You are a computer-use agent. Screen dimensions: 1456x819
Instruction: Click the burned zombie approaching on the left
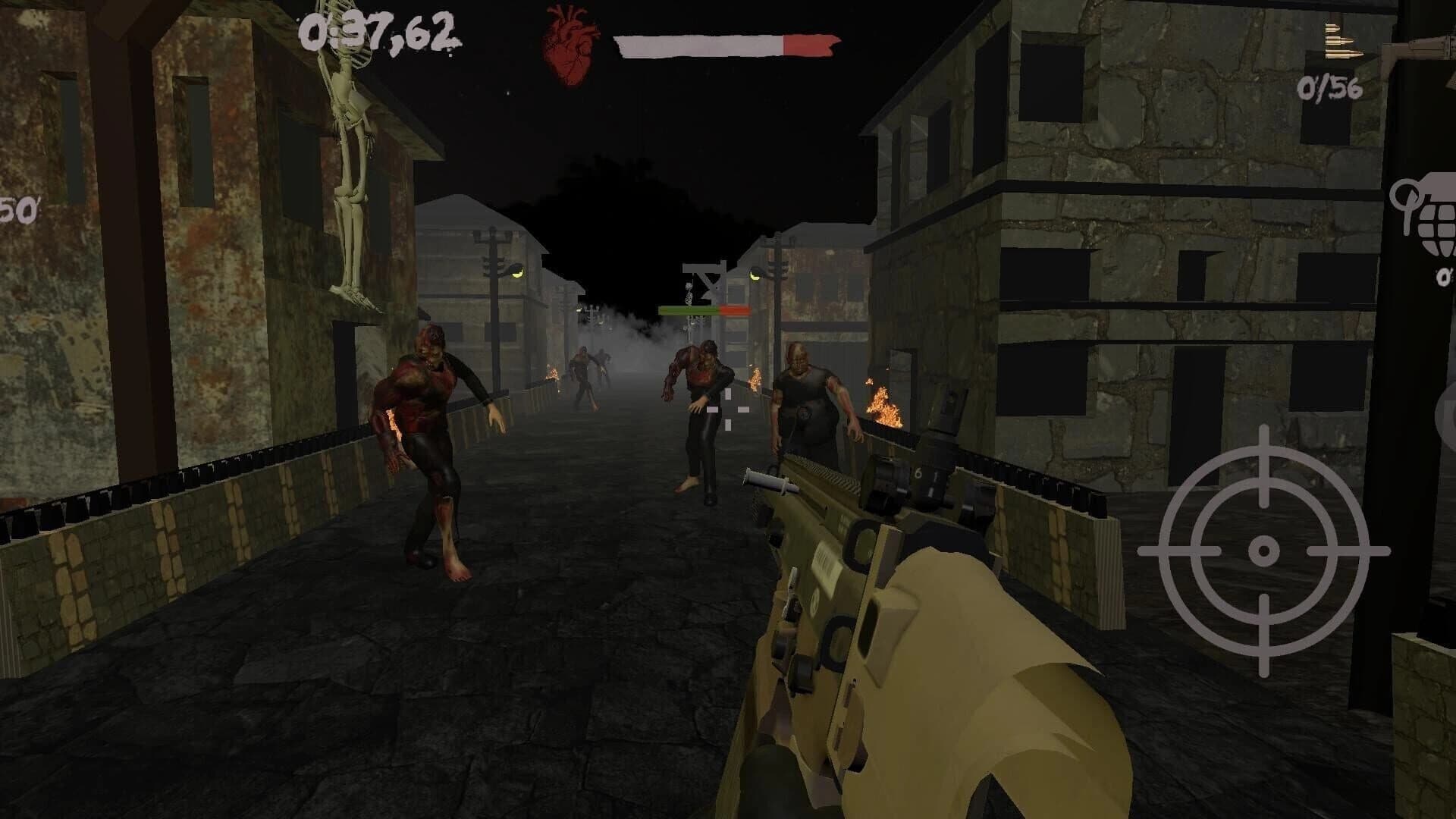(432, 440)
